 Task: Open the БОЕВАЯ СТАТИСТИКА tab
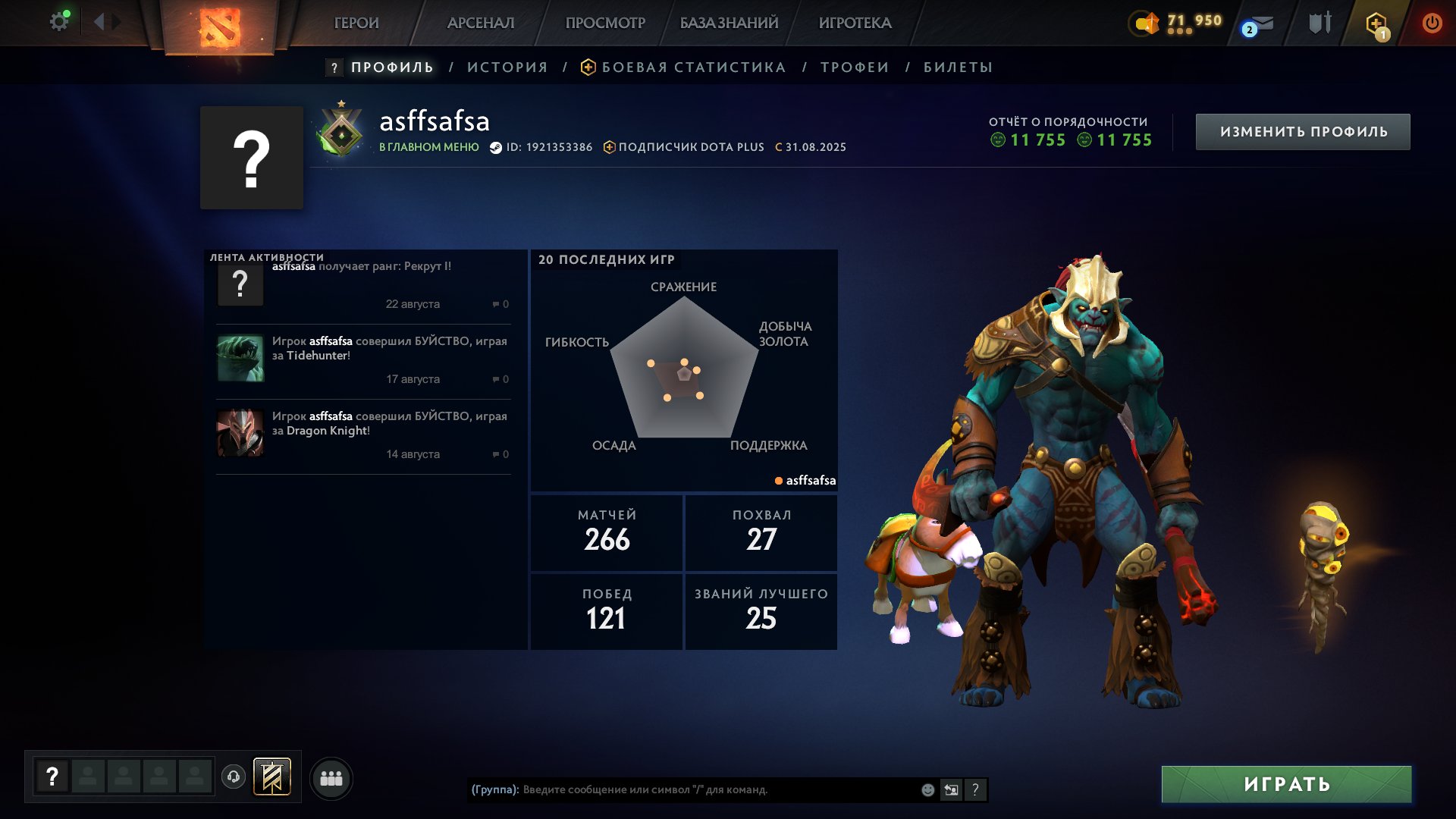click(693, 67)
